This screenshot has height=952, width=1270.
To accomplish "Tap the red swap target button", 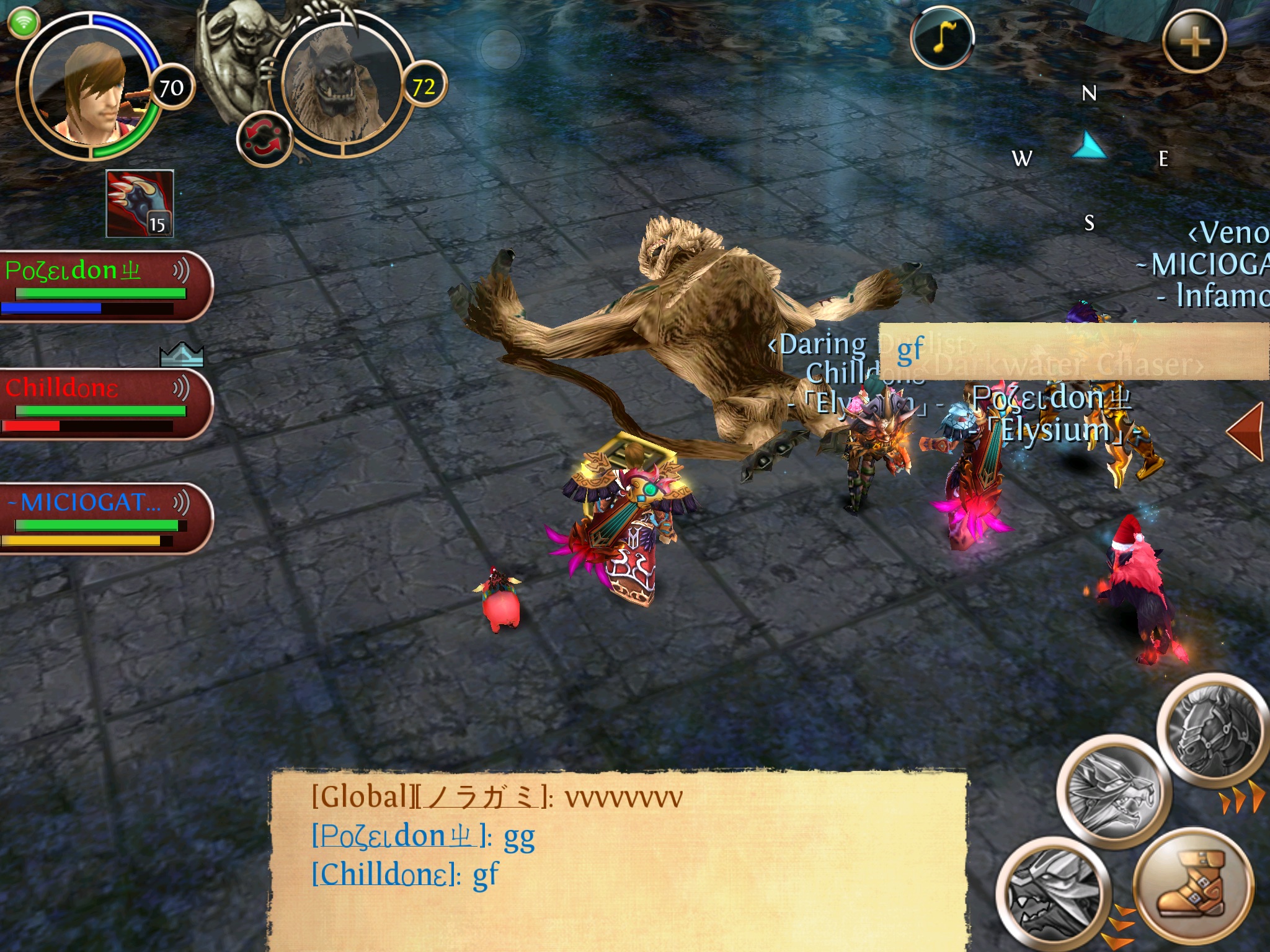I will click(x=264, y=138).
